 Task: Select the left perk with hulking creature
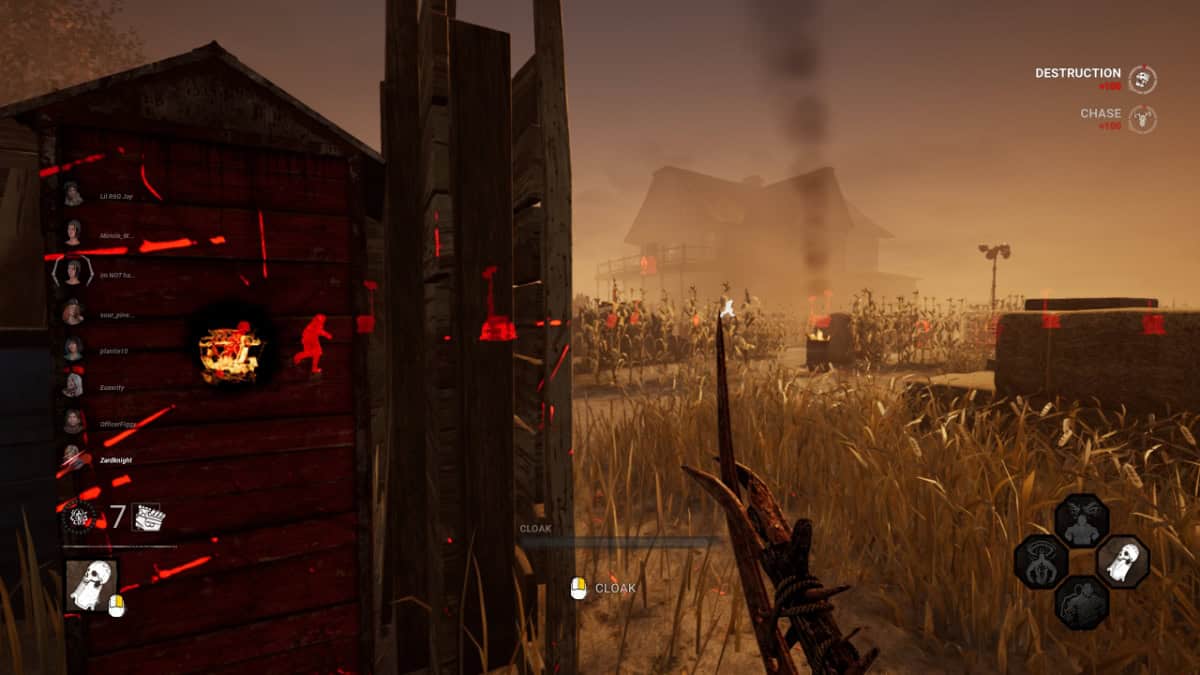pos(1041,561)
